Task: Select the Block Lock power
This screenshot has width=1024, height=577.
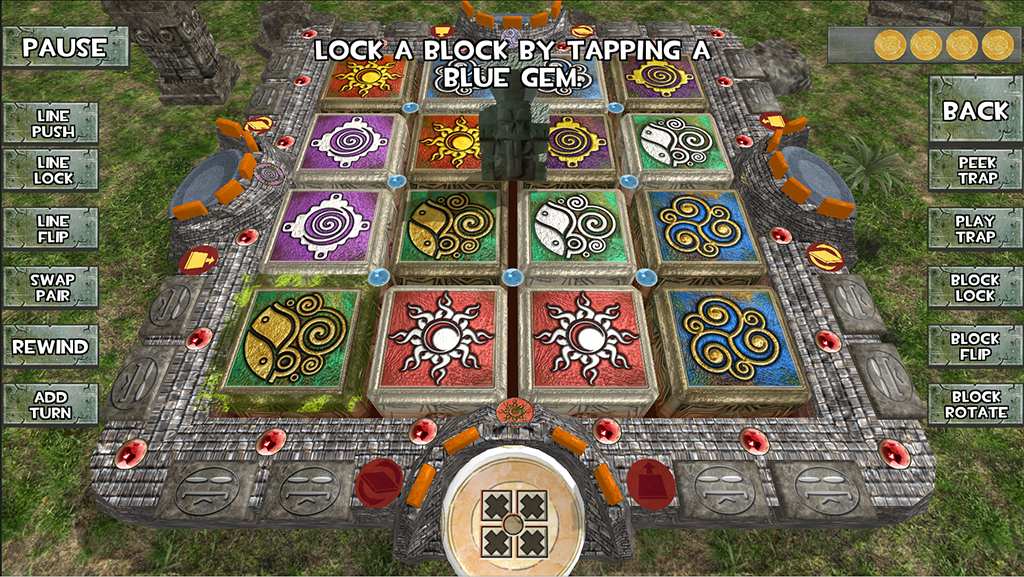Action: [976, 288]
